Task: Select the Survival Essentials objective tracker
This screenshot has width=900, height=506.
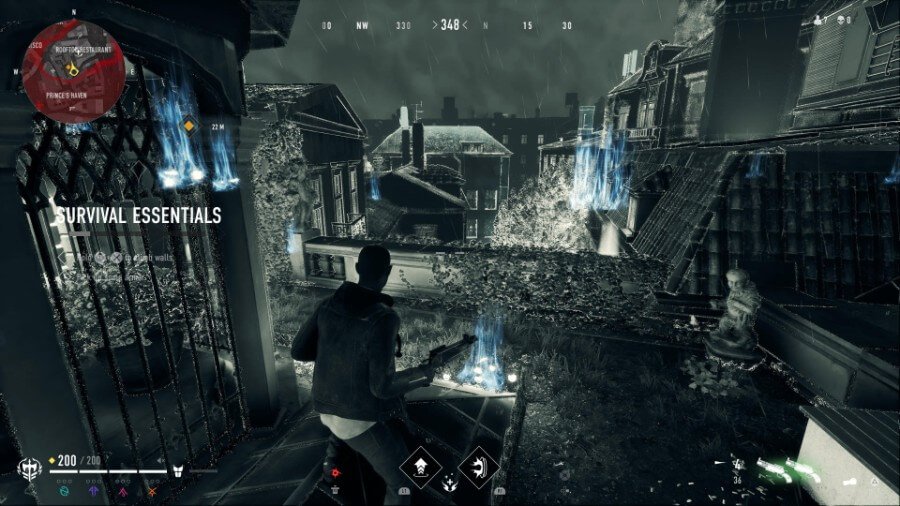Action: pos(137,215)
